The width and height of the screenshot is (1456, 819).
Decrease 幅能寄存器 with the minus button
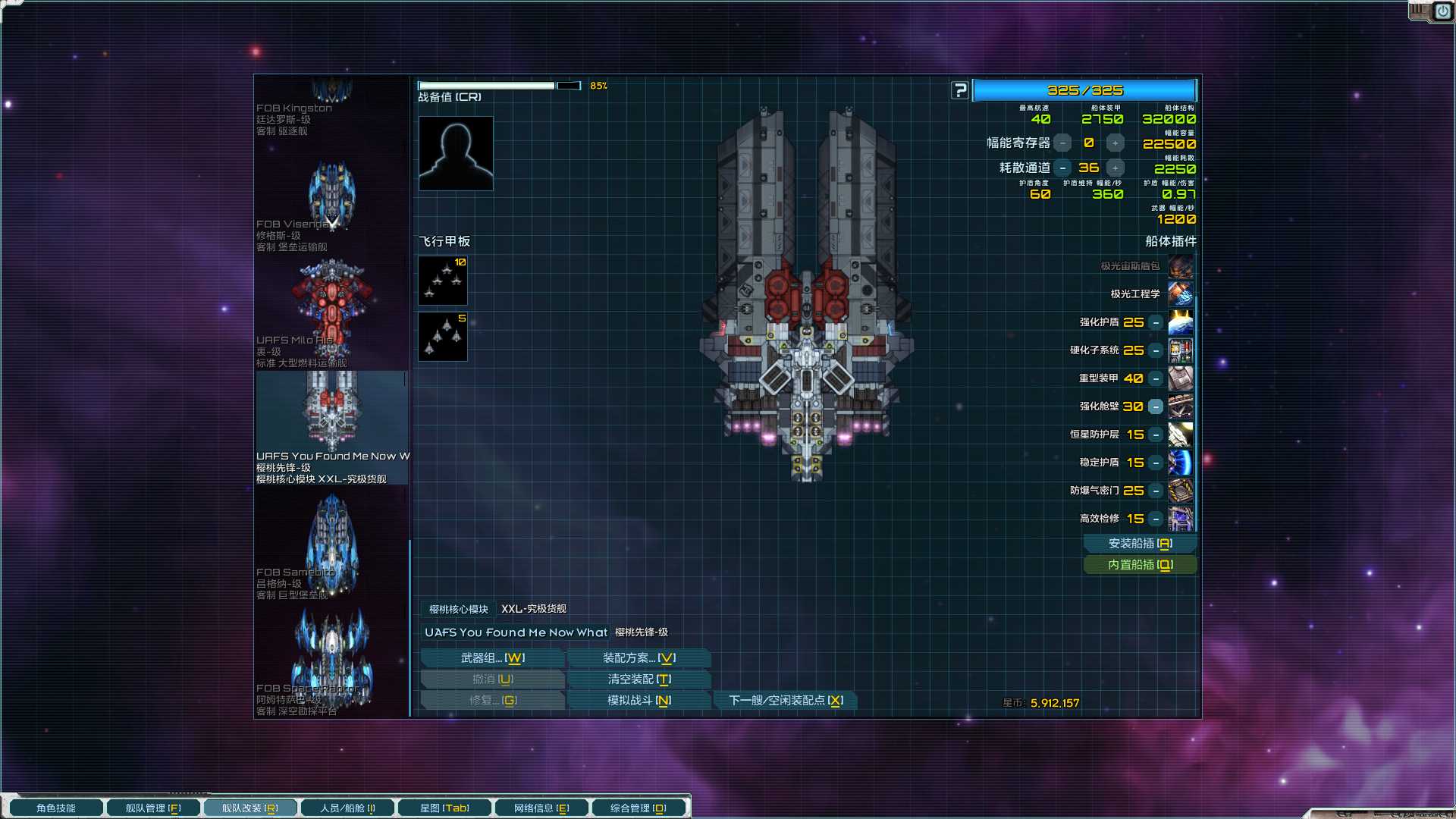click(1062, 143)
